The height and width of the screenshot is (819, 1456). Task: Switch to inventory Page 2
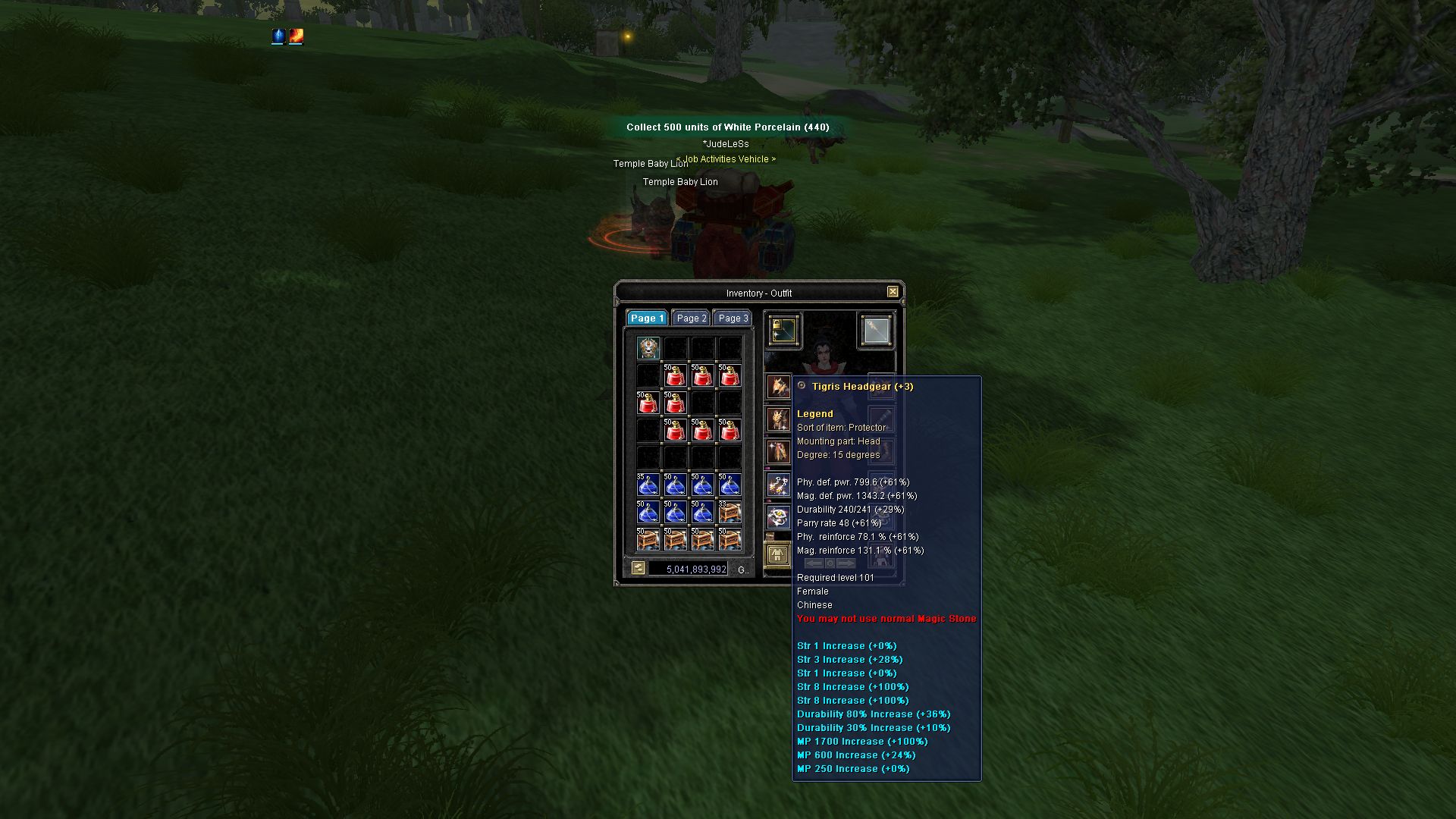(x=692, y=318)
